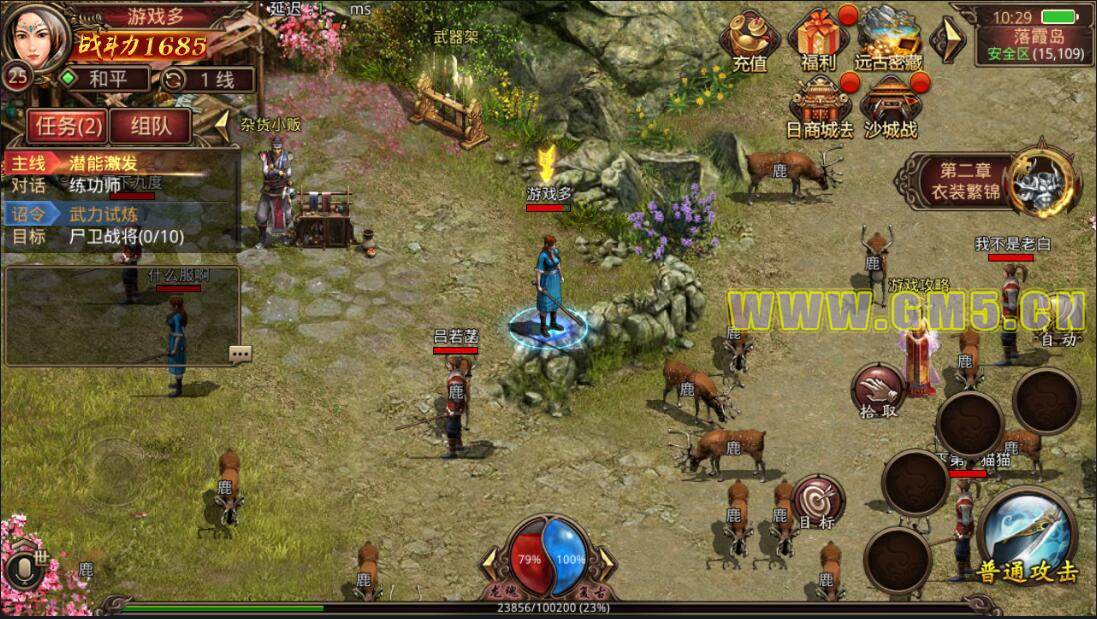This screenshot has height=619, width=1097.
Task: Open the chat via the speech bubble icon
Action: [x=240, y=353]
